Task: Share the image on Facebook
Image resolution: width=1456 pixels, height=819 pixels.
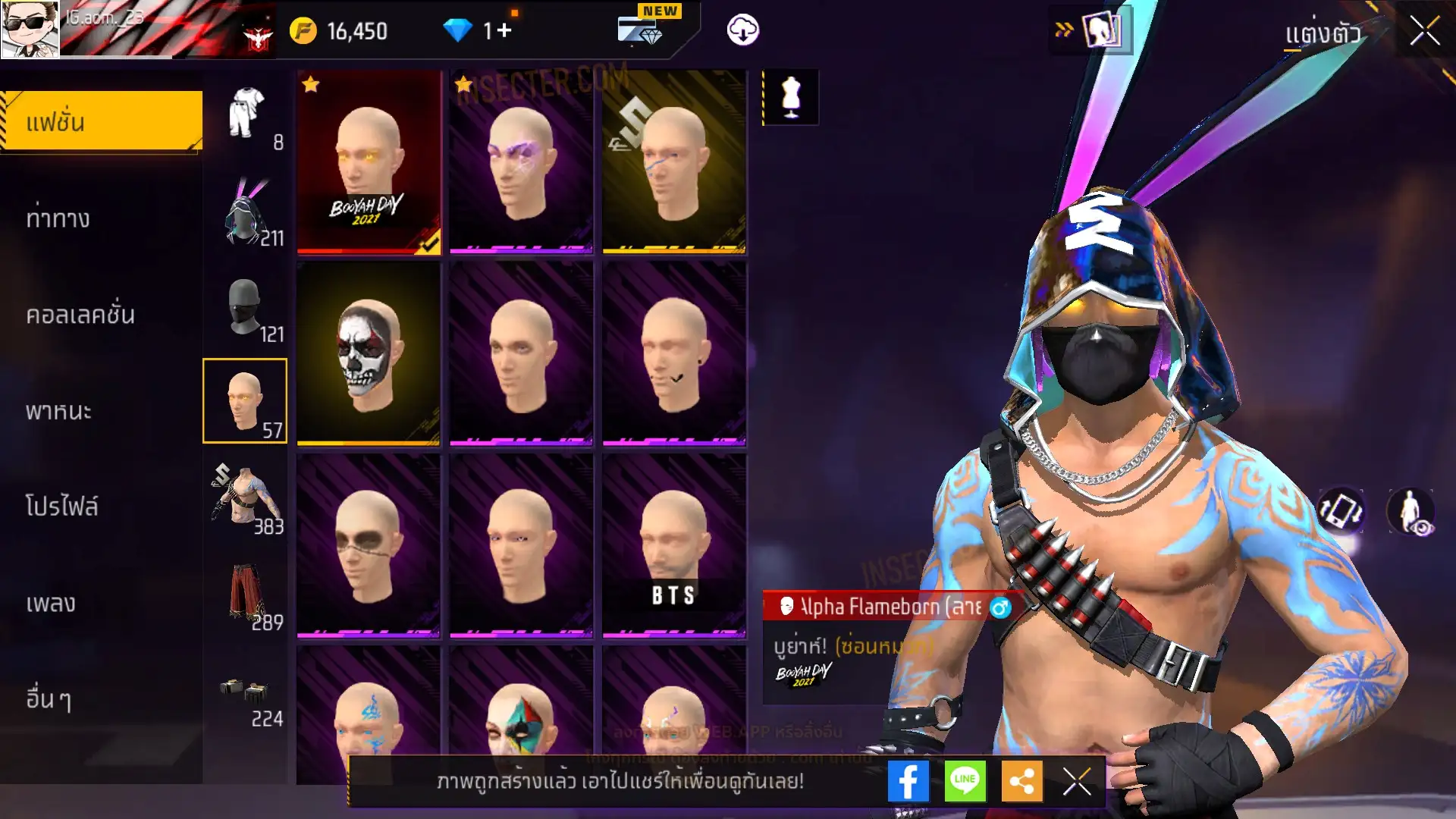Action: pyautogui.click(x=908, y=781)
